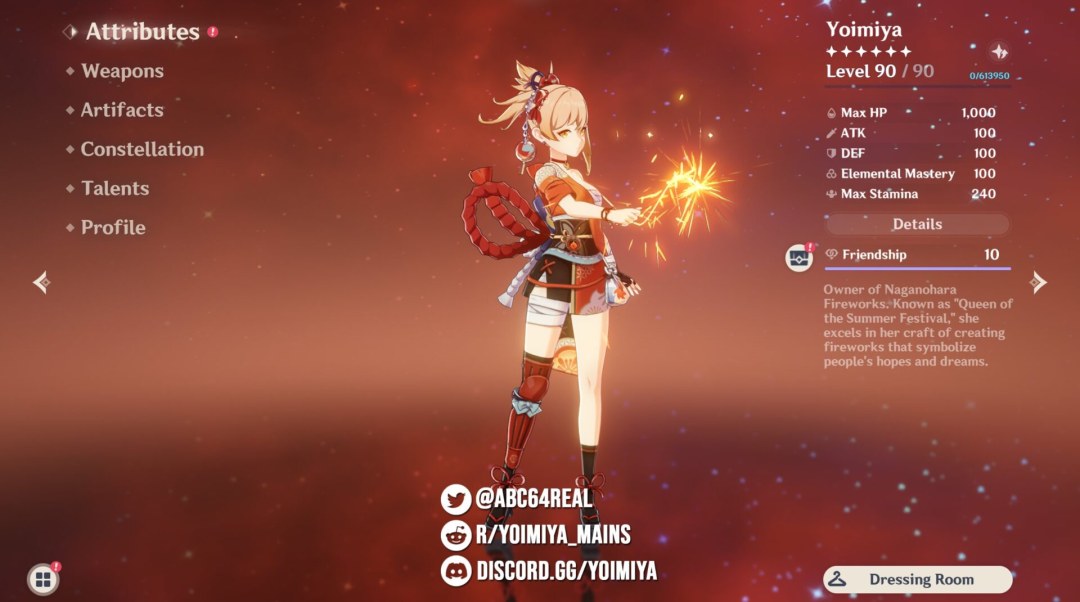The height and width of the screenshot is (602, 1080).
Task: Open the Weapons section
Action: pyautogui.click(x=122, y=71)
